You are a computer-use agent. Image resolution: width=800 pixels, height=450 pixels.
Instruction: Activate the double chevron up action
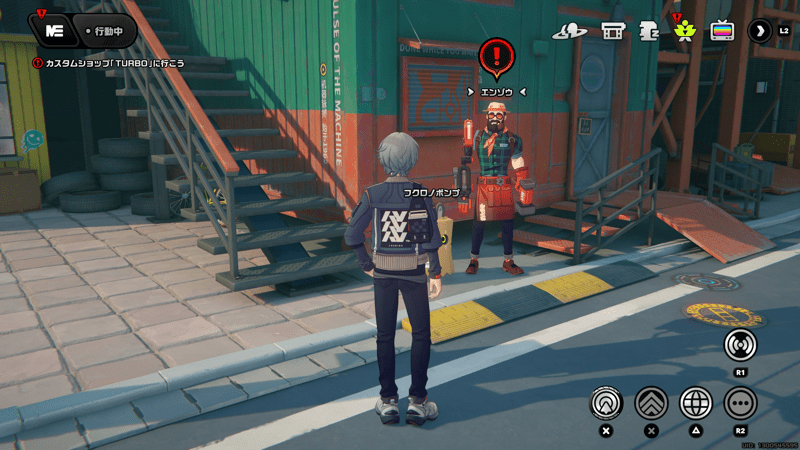651,403
